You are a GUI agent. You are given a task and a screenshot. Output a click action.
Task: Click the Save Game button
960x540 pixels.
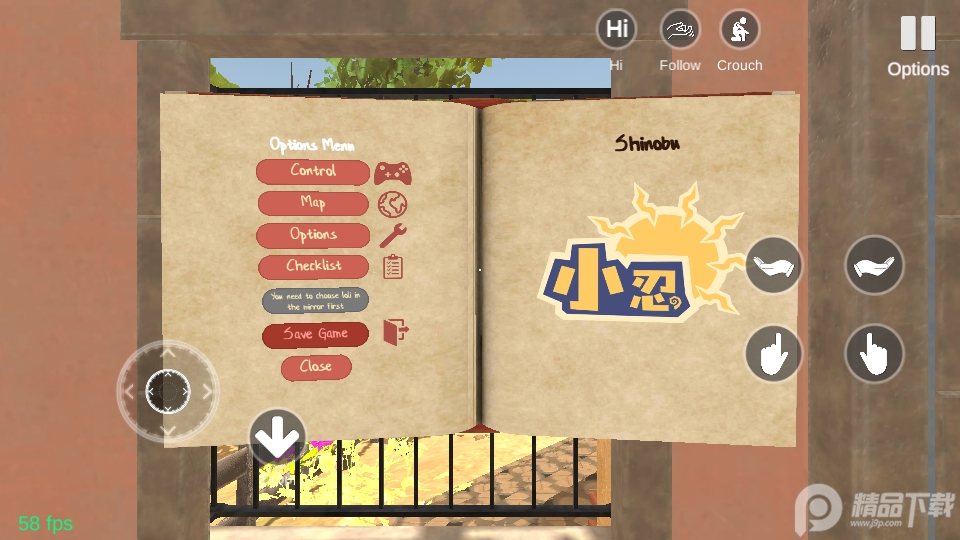pyautogui.click(x=315, y=335)
